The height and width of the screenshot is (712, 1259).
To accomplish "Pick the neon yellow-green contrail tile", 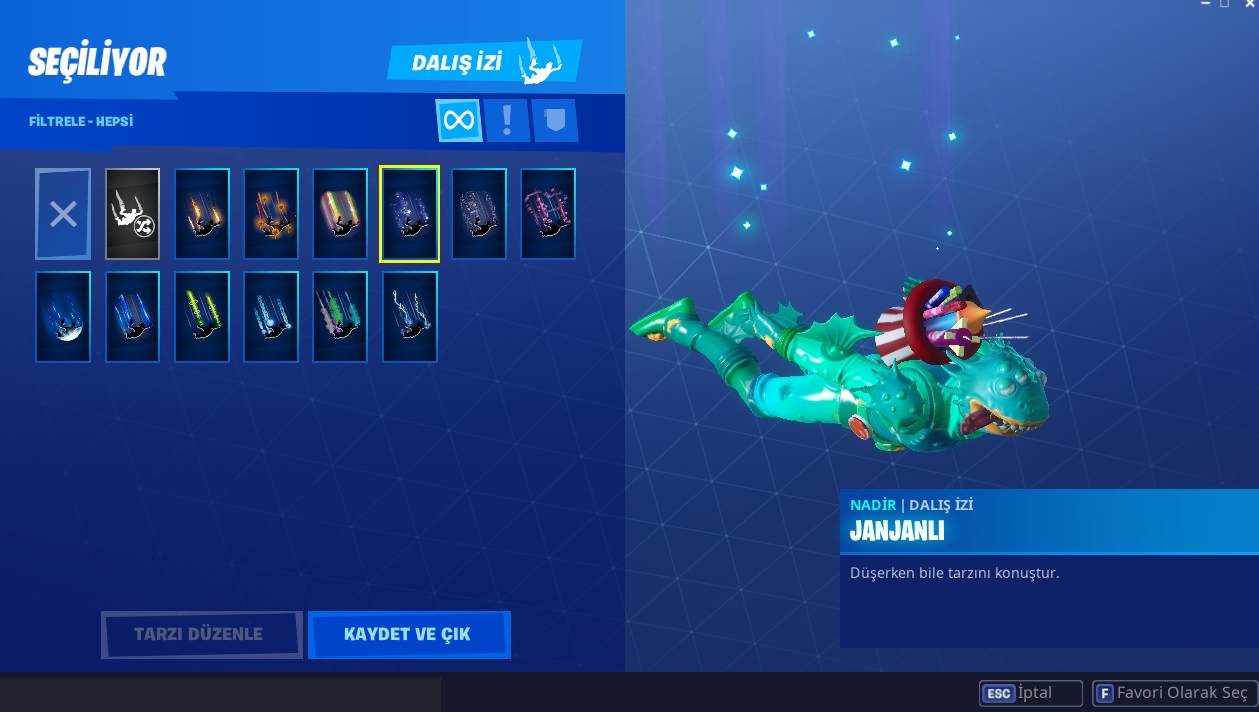I will click(x=202, y=317).
